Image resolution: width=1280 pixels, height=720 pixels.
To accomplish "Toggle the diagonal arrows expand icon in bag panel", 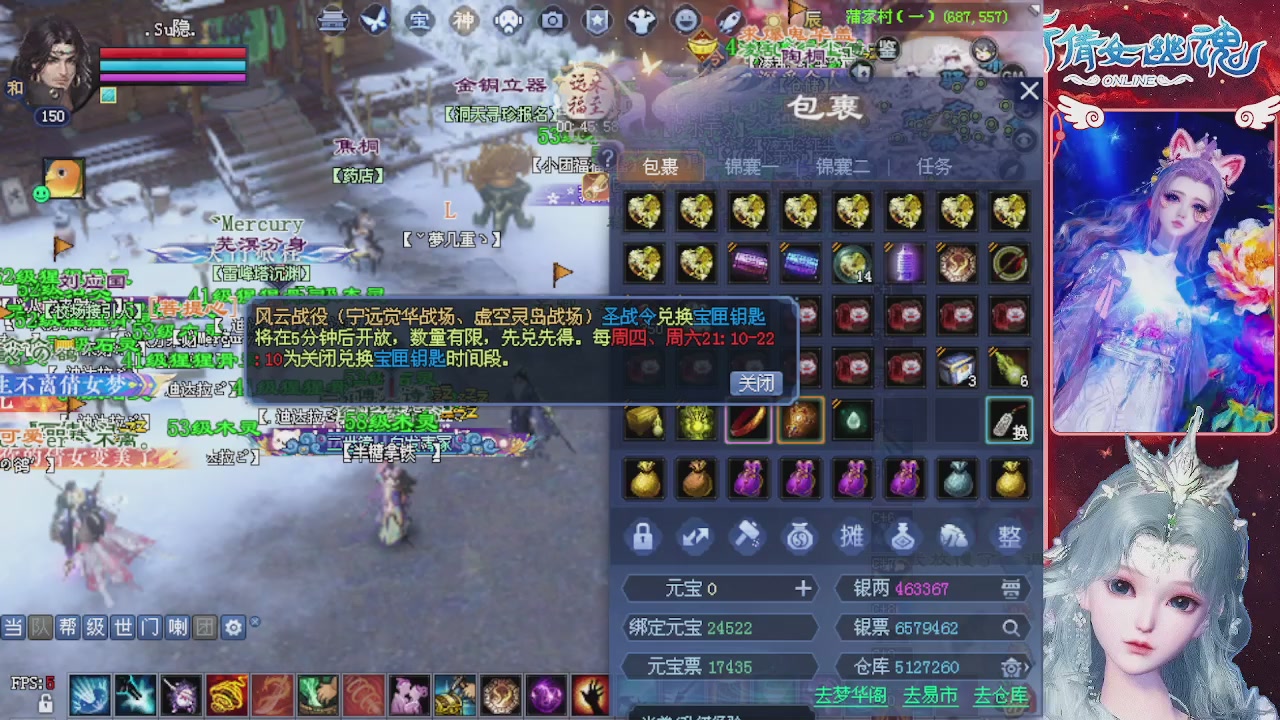I will coord(696,537).
